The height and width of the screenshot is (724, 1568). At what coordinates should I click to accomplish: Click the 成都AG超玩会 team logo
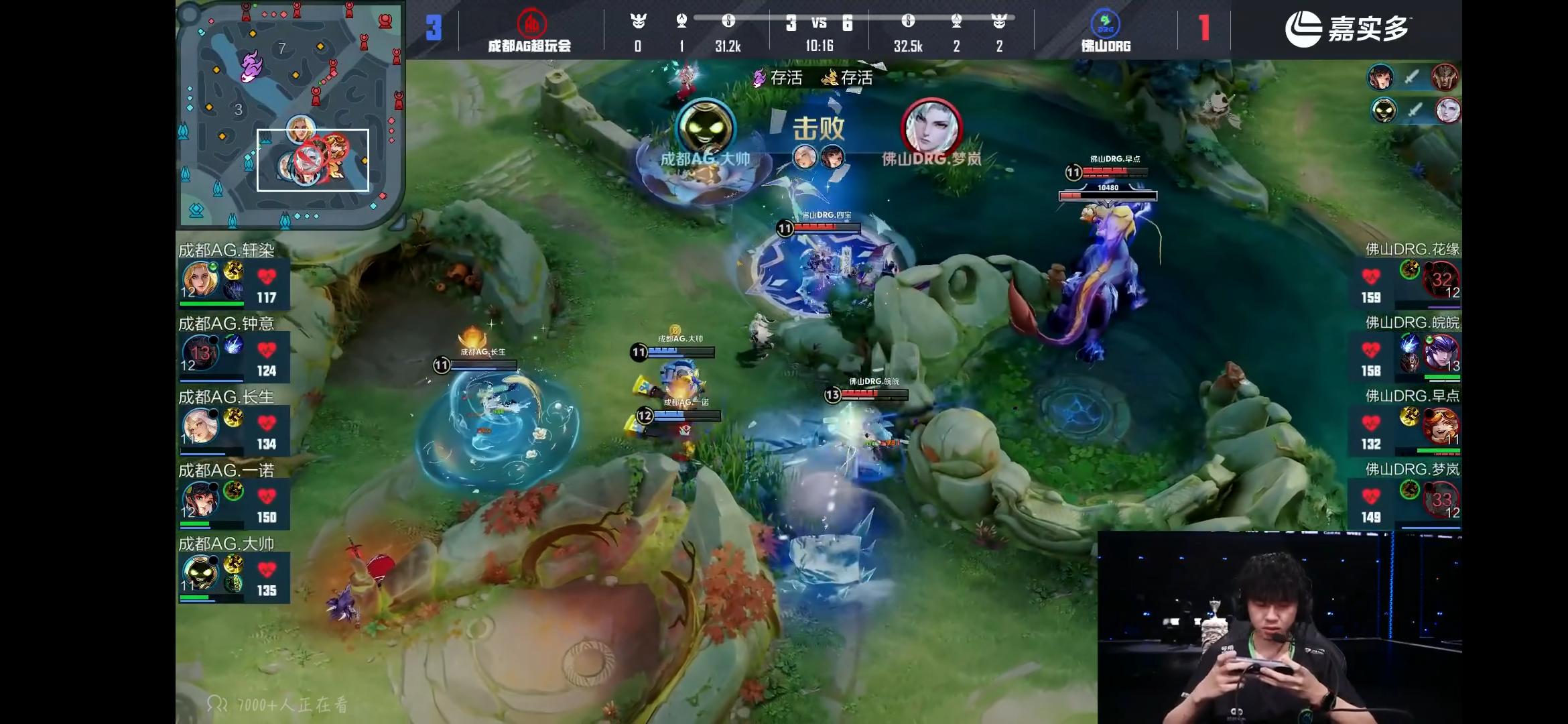pyautogui.click(x=531, y=23)
